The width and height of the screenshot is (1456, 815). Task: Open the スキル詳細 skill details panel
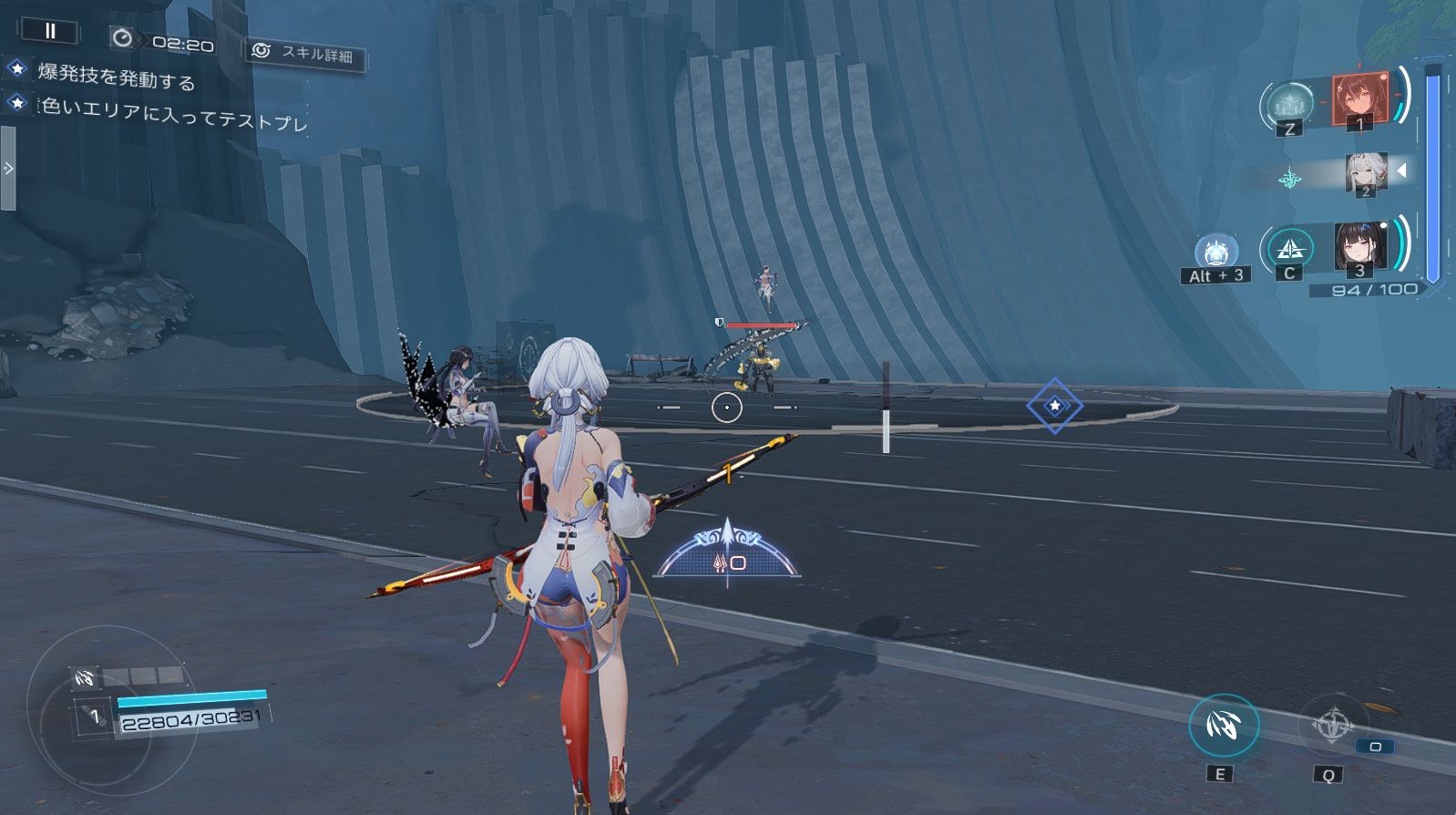(x=305, y=54)
